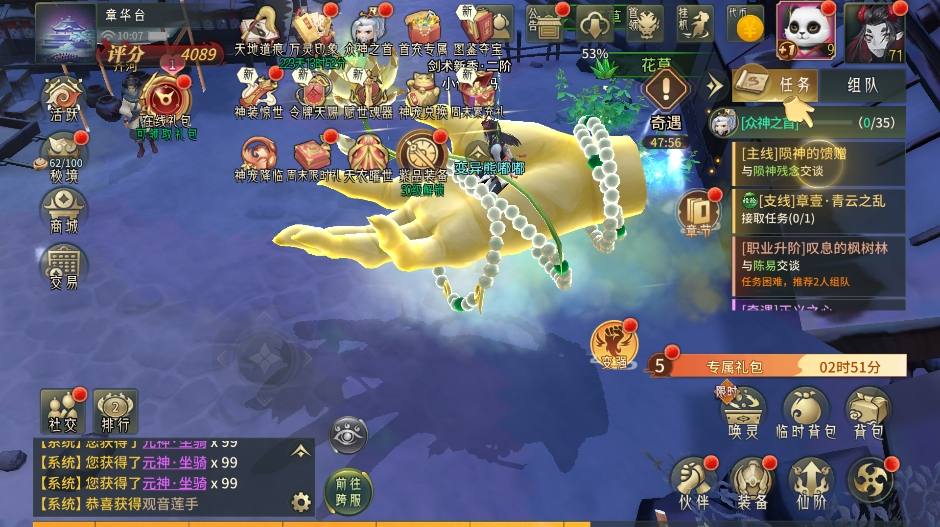The image size is (940, 527).
Task: Switch to the 组队 team tab
Action: point(862,85)
